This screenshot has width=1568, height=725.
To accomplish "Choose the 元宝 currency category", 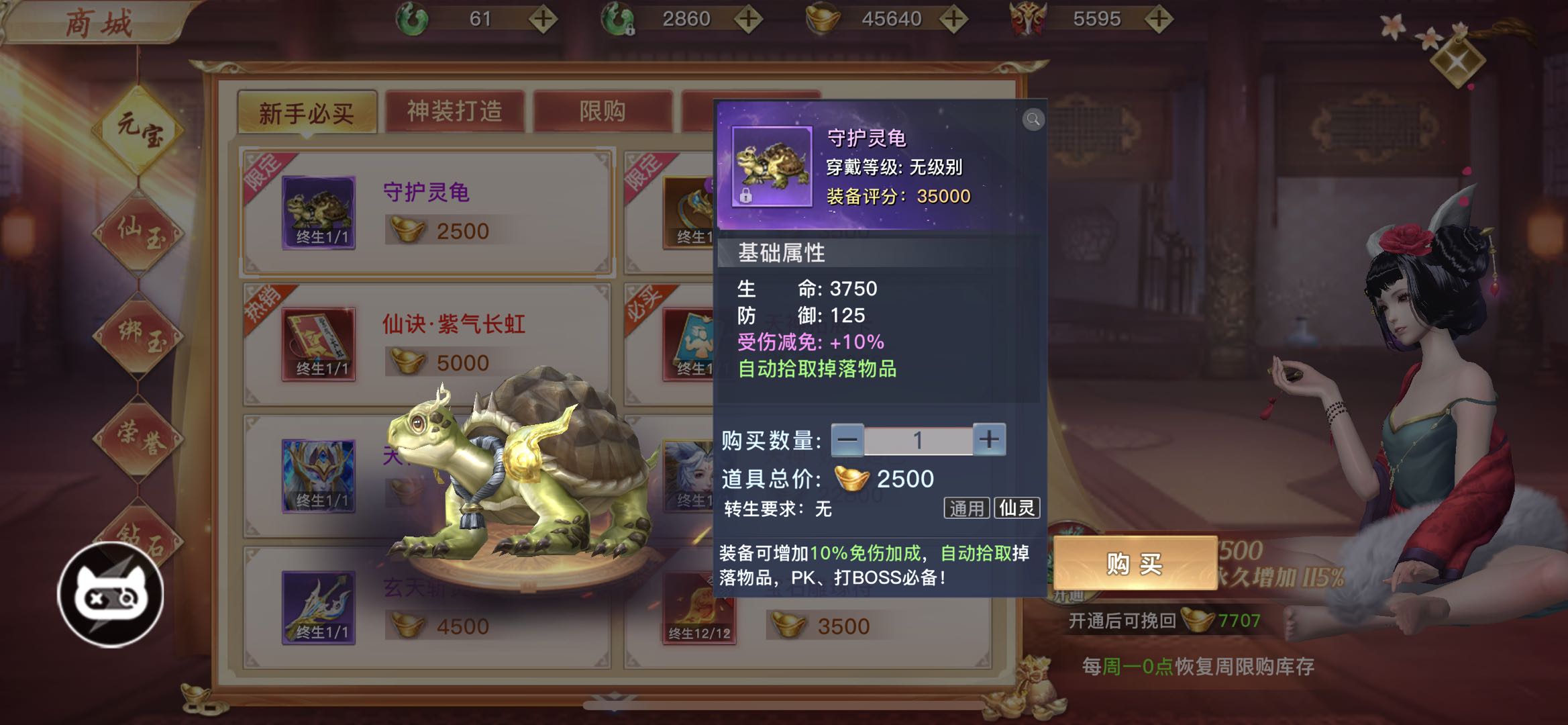I will (139, 129).
